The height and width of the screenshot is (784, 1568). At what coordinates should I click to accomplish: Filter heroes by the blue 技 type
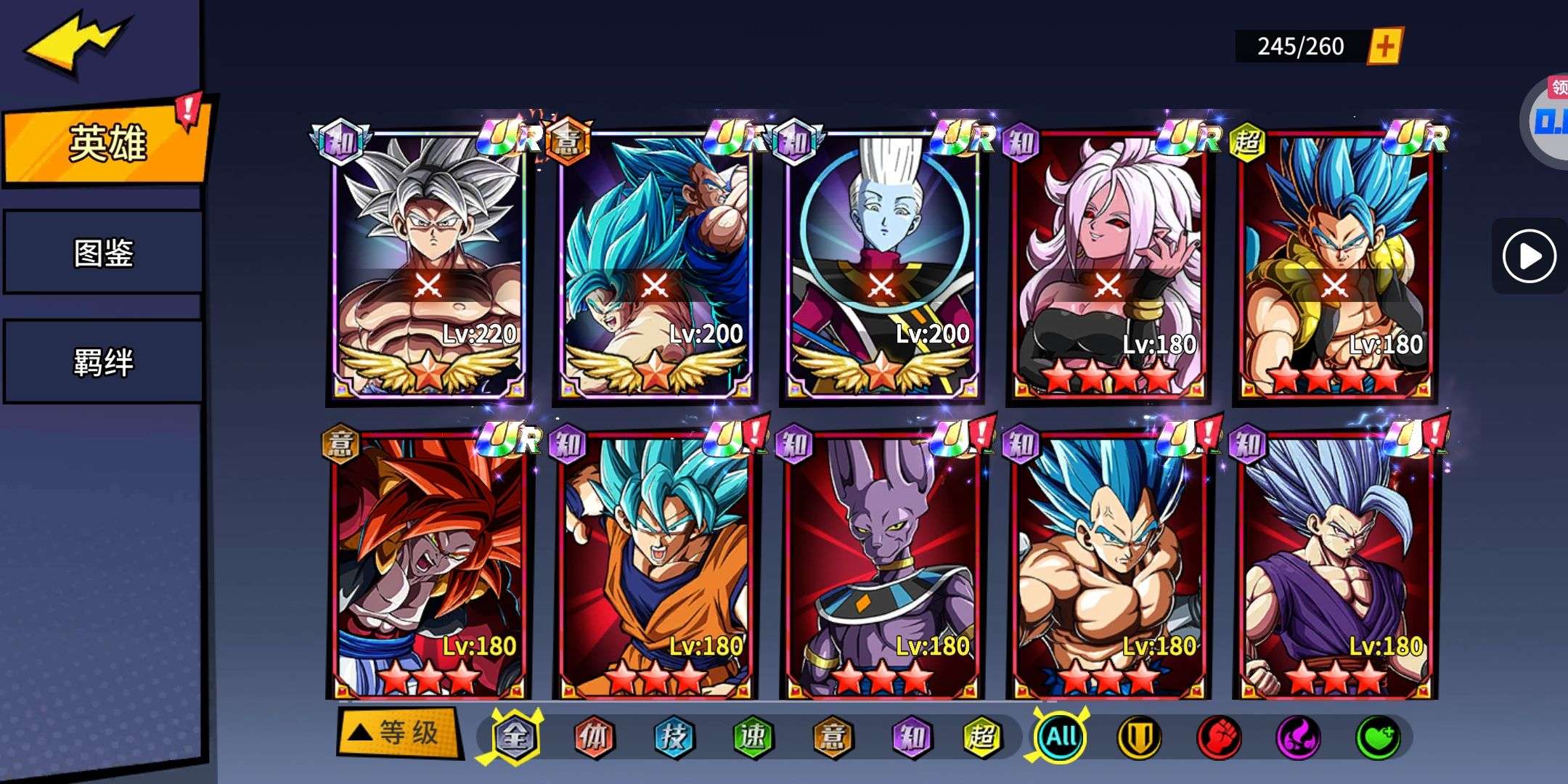[x=673, y=738]
